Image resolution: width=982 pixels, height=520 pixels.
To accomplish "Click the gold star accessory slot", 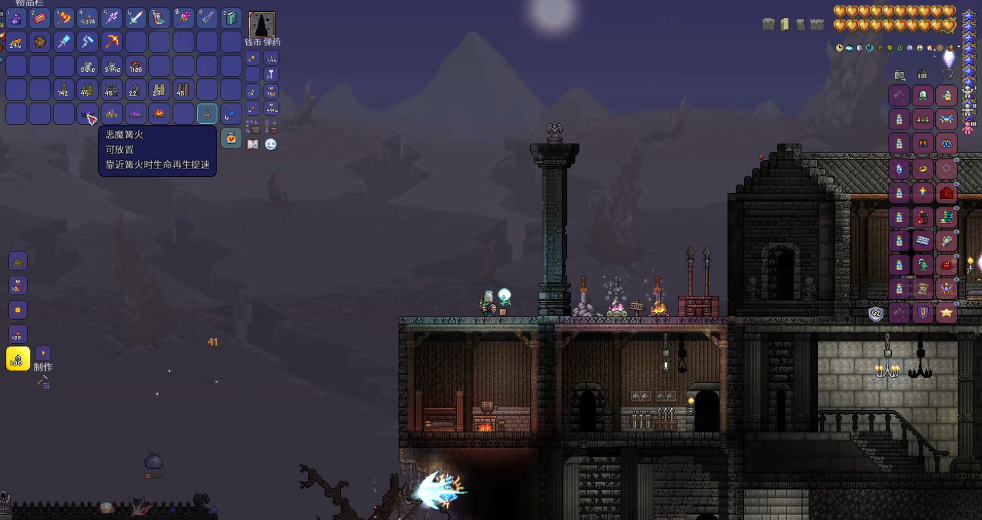I will coord(946,313).
